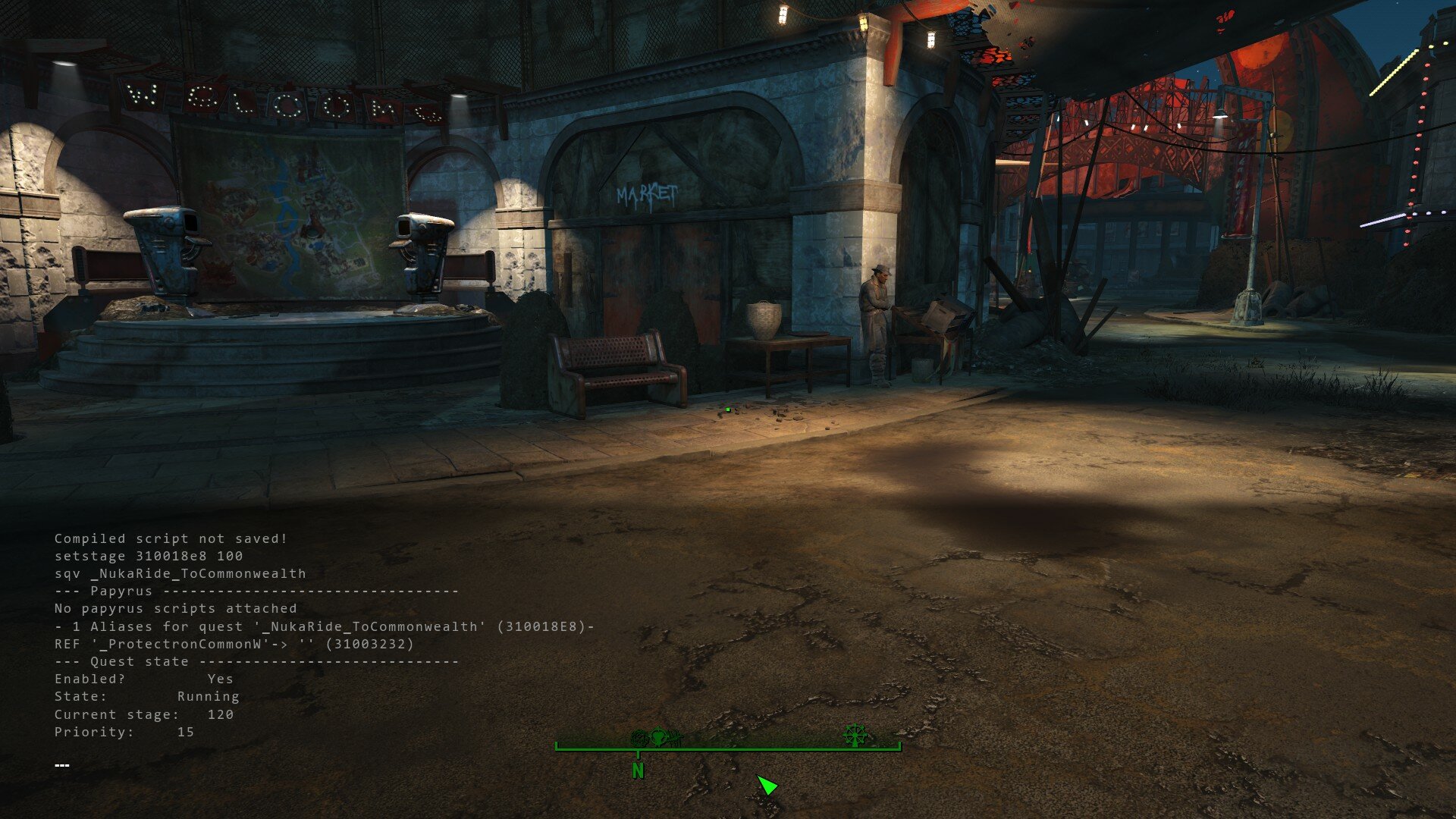This screenshot has width=1456, height=819.
Task: Click the green-outlined marker beside the compass north tick
Action: (657, 736)
